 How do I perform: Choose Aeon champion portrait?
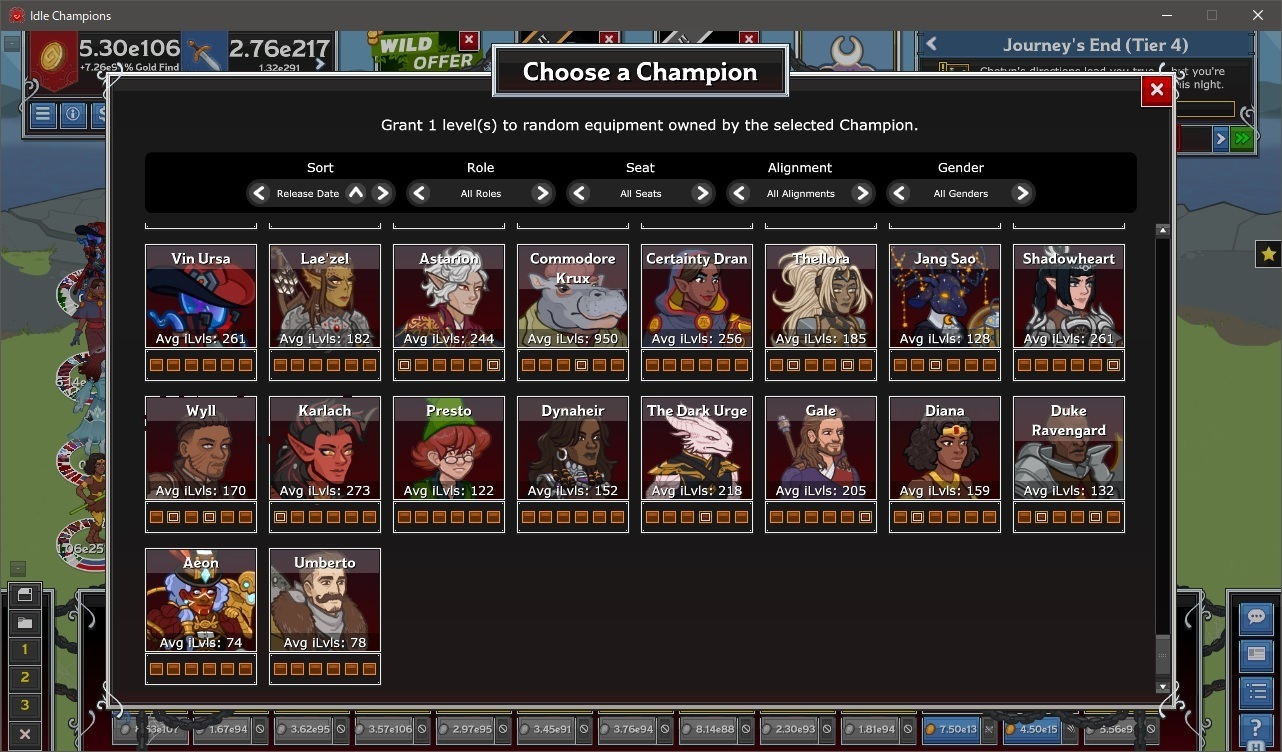coord(201,601)
